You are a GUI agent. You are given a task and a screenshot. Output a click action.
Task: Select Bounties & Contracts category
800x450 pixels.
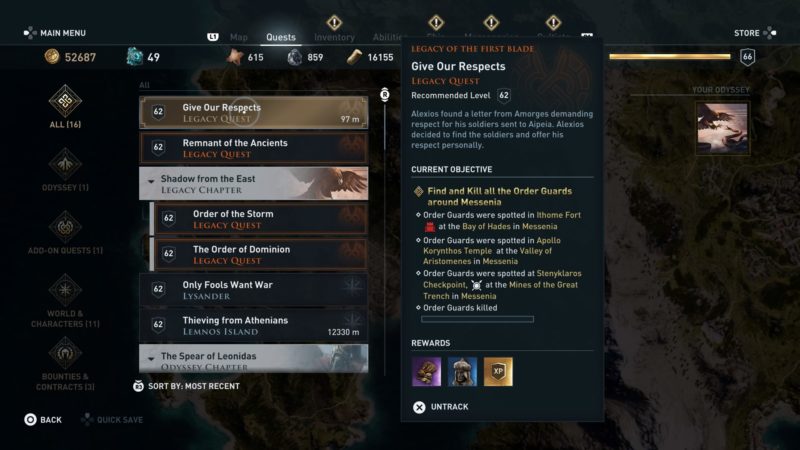(65, 362)
